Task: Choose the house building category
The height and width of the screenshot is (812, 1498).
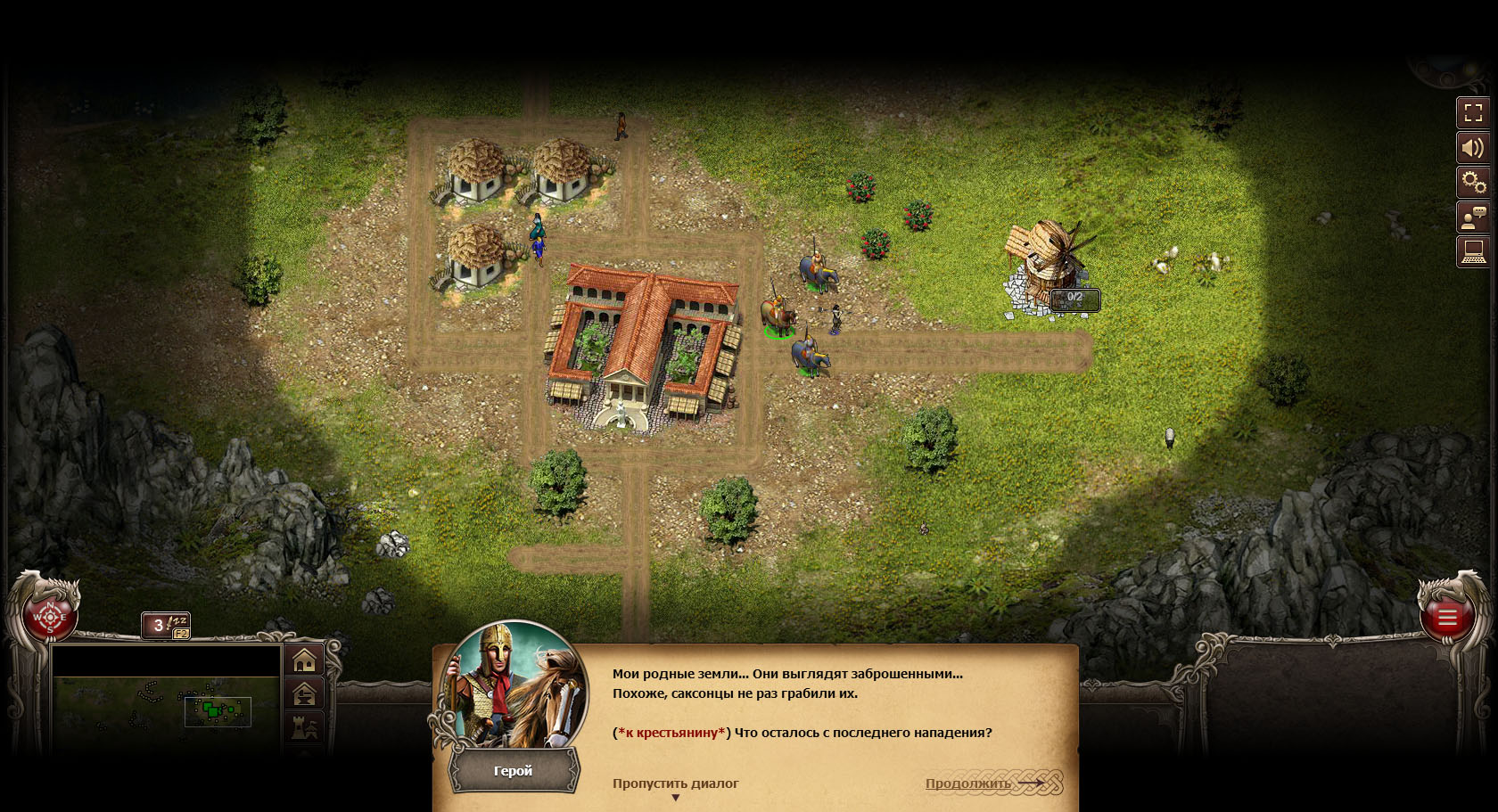Action: 304,660
